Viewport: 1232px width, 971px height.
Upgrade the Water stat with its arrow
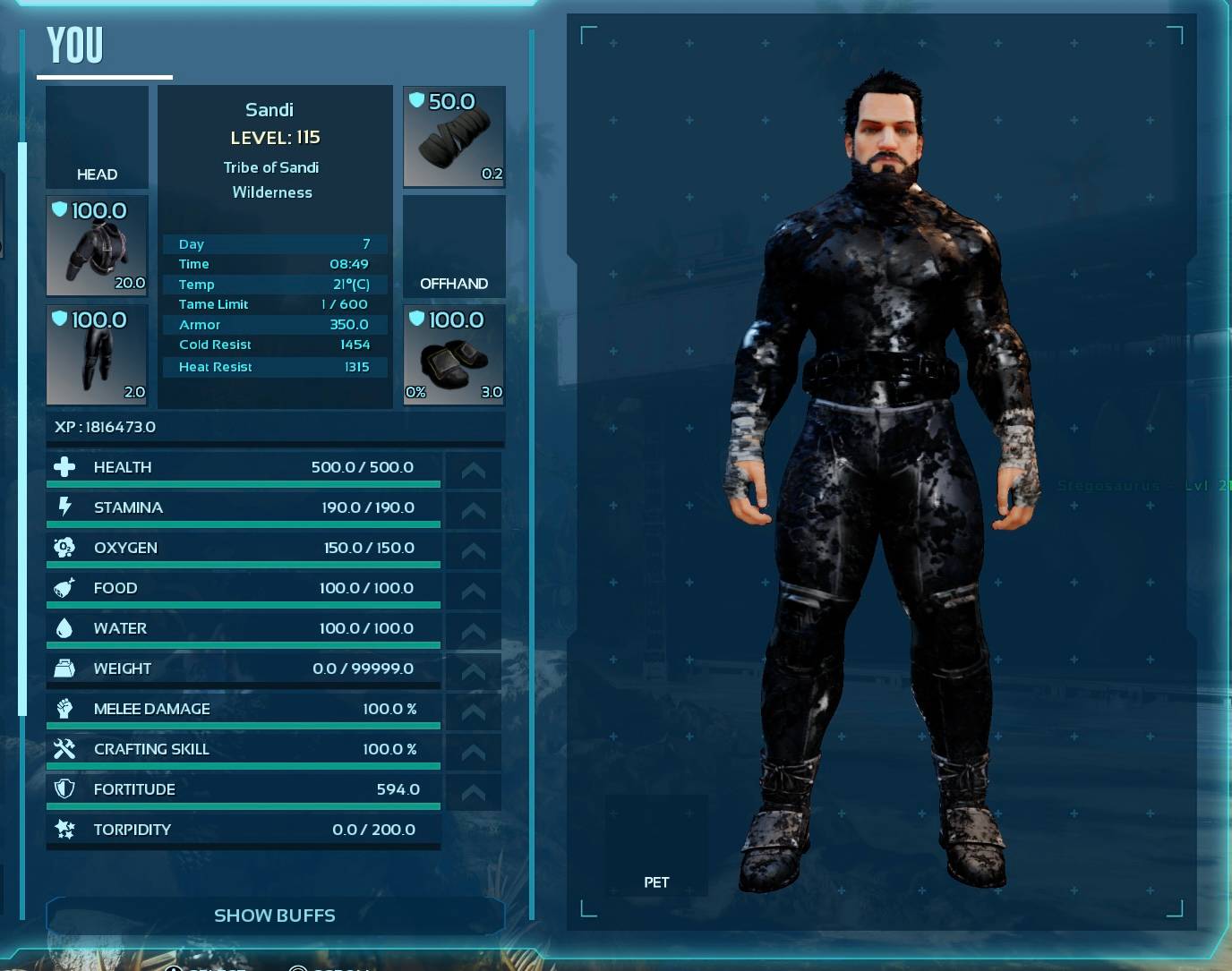click(x=473, y=631)
